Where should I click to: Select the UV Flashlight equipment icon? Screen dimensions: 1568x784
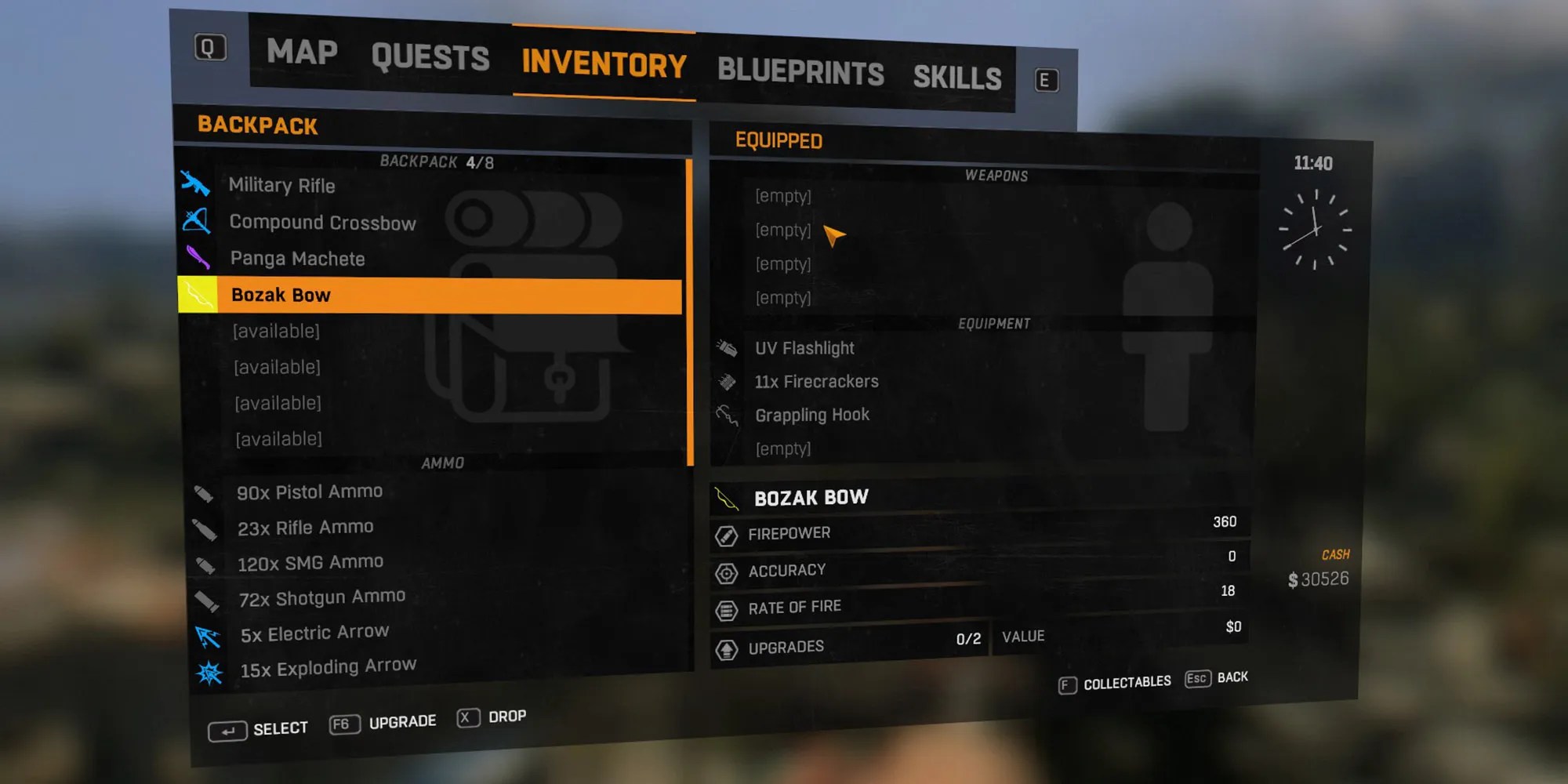pos(728,348)
